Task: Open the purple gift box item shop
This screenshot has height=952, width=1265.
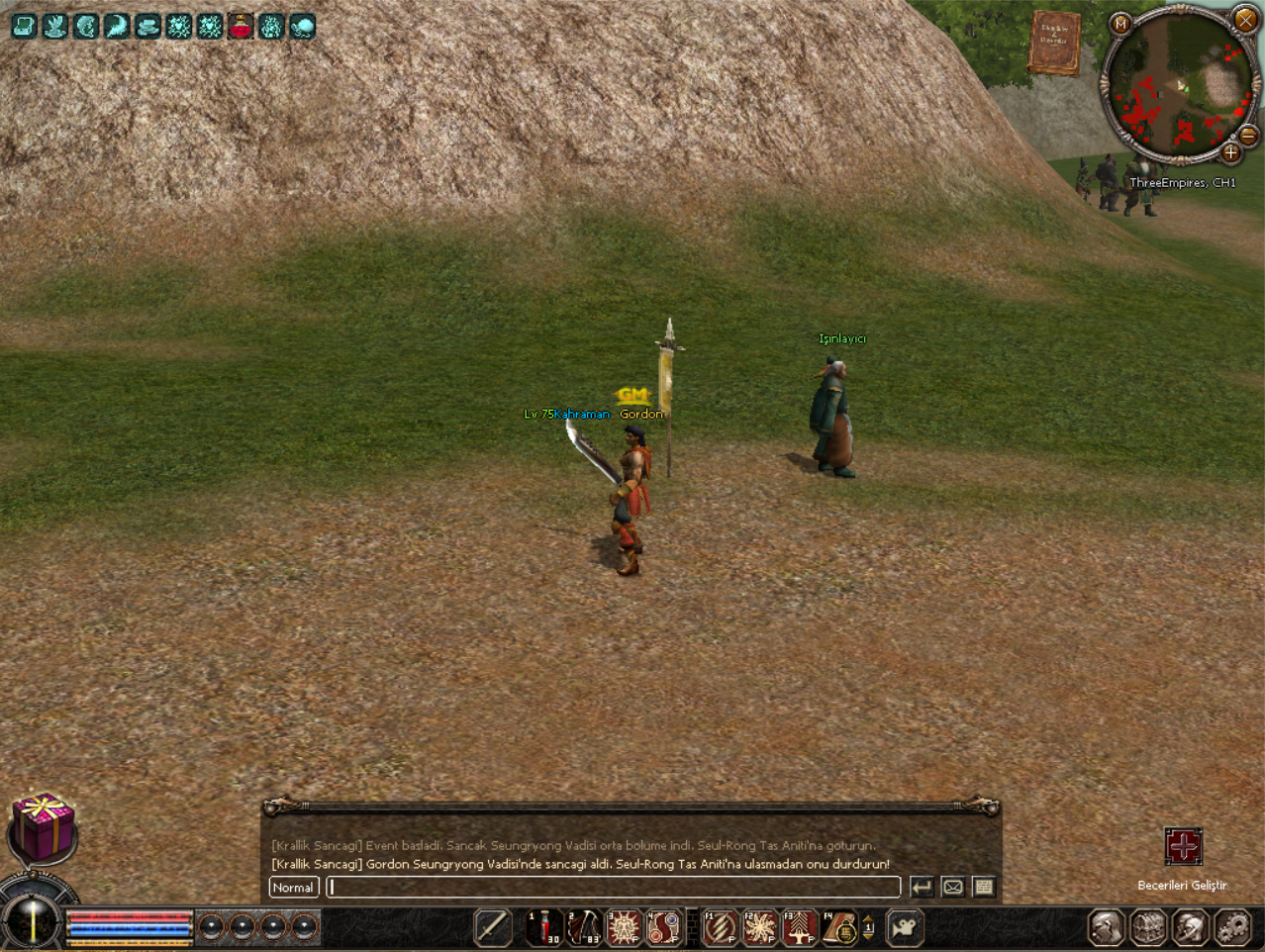Action: [x=43, y=826]
